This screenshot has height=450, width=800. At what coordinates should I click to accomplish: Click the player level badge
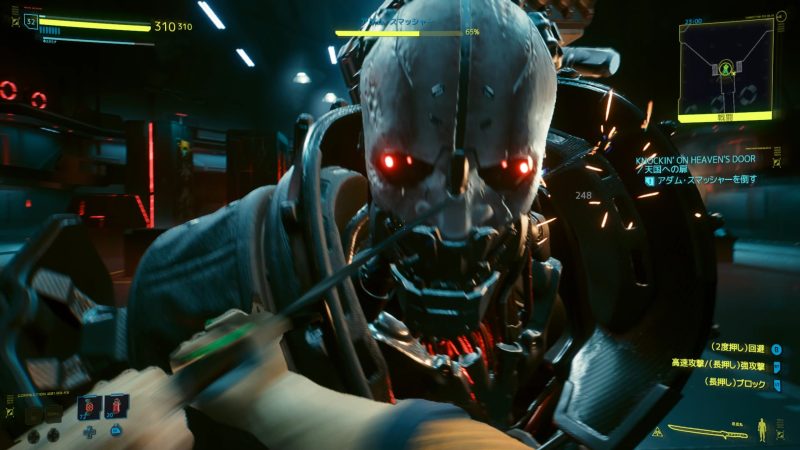(x=31, y=21)
